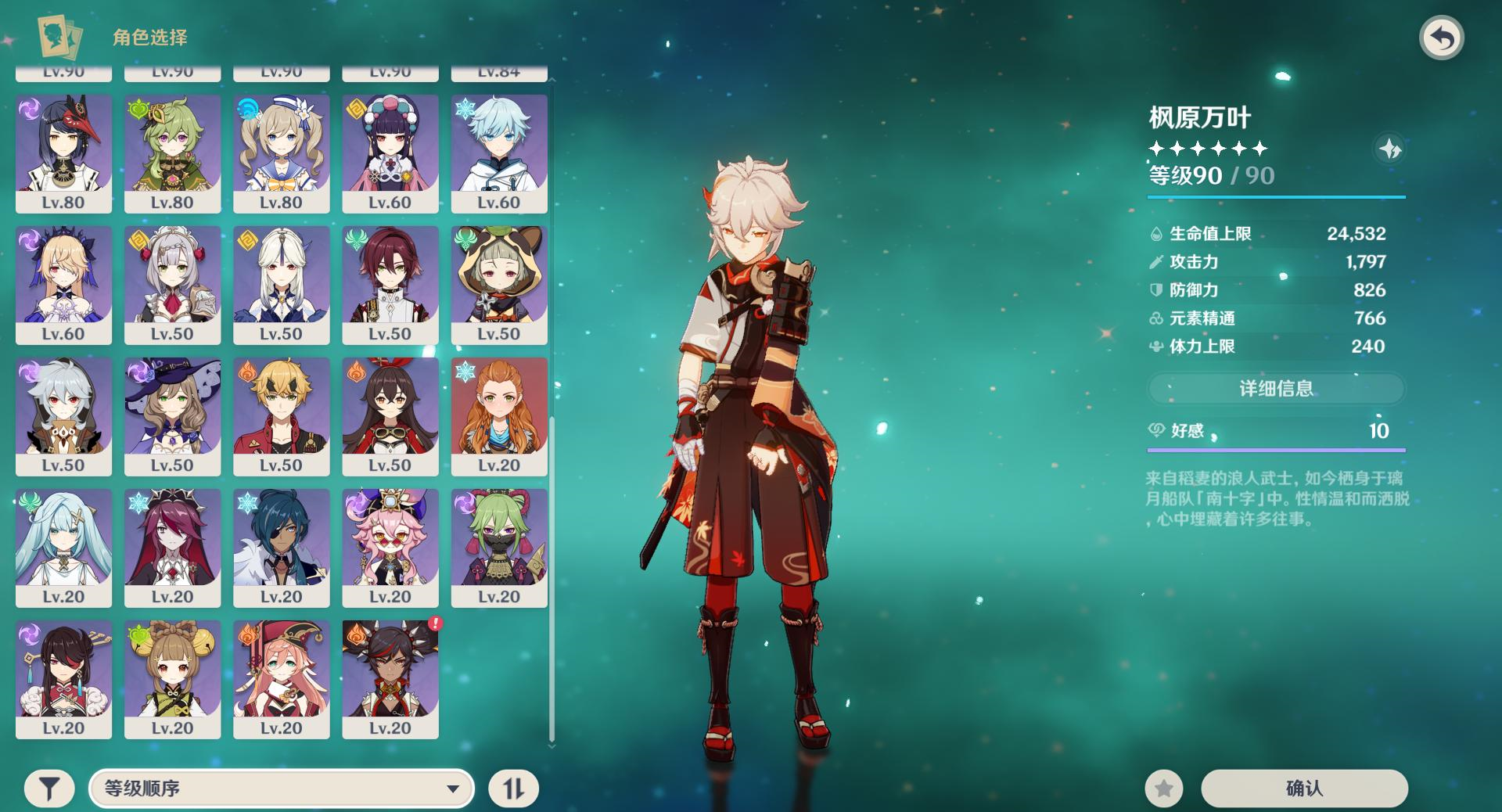
Task: Choose green-haired Collei at Lv.80
Action: [x=172, y=153]
